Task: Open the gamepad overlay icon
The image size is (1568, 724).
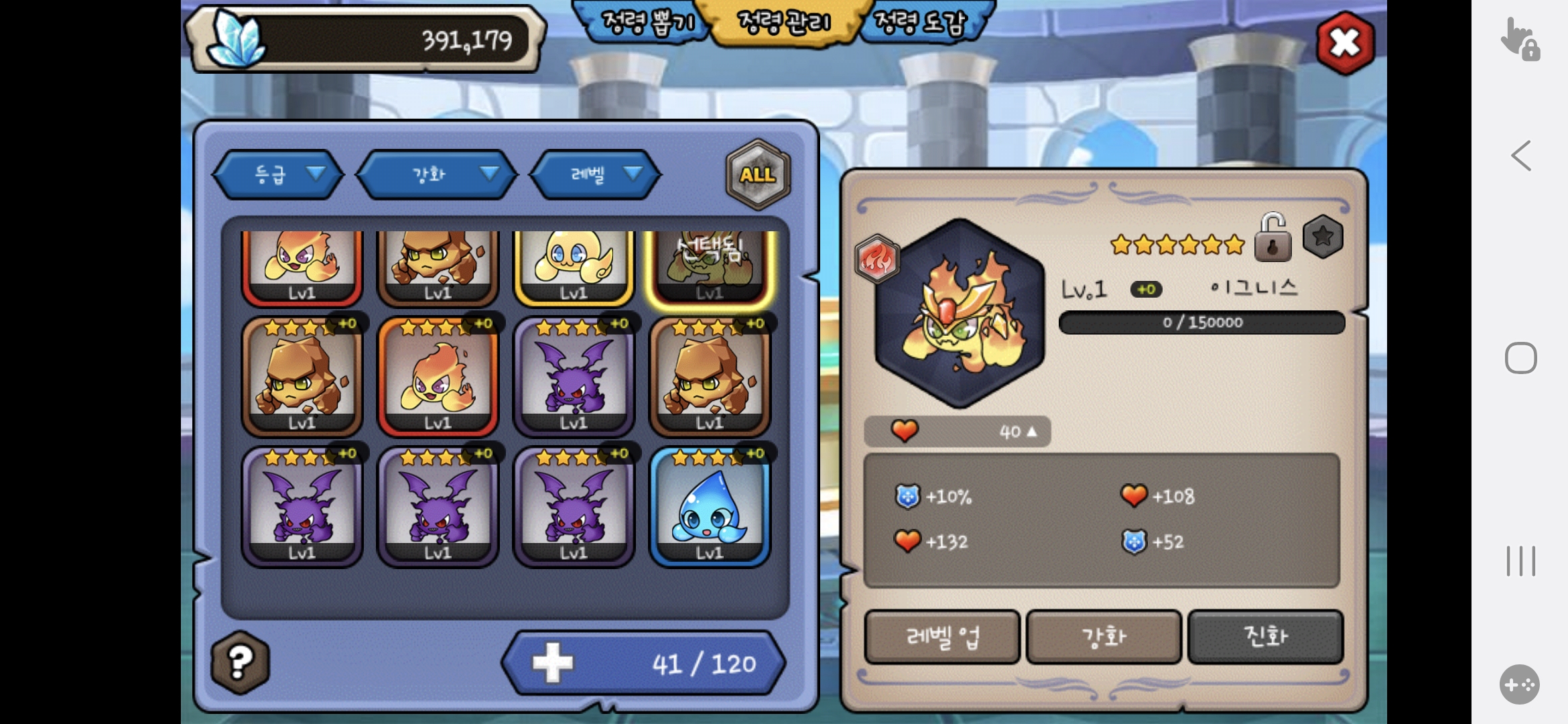Action: point(1519,684)
